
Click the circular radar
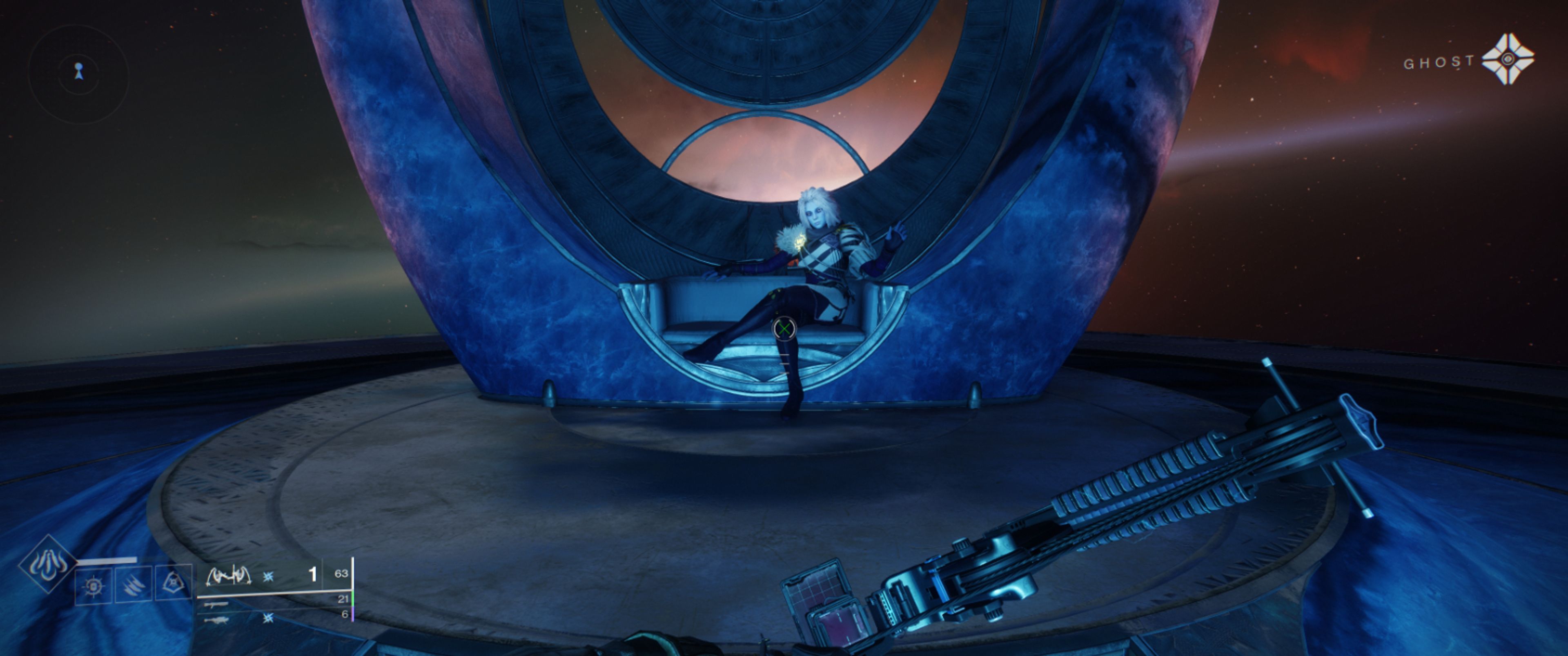(x=78, y=74)
